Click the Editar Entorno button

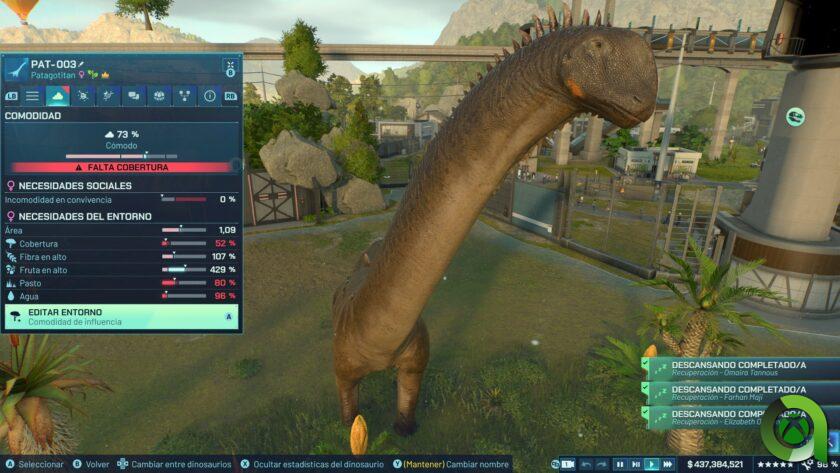(120, 317)
